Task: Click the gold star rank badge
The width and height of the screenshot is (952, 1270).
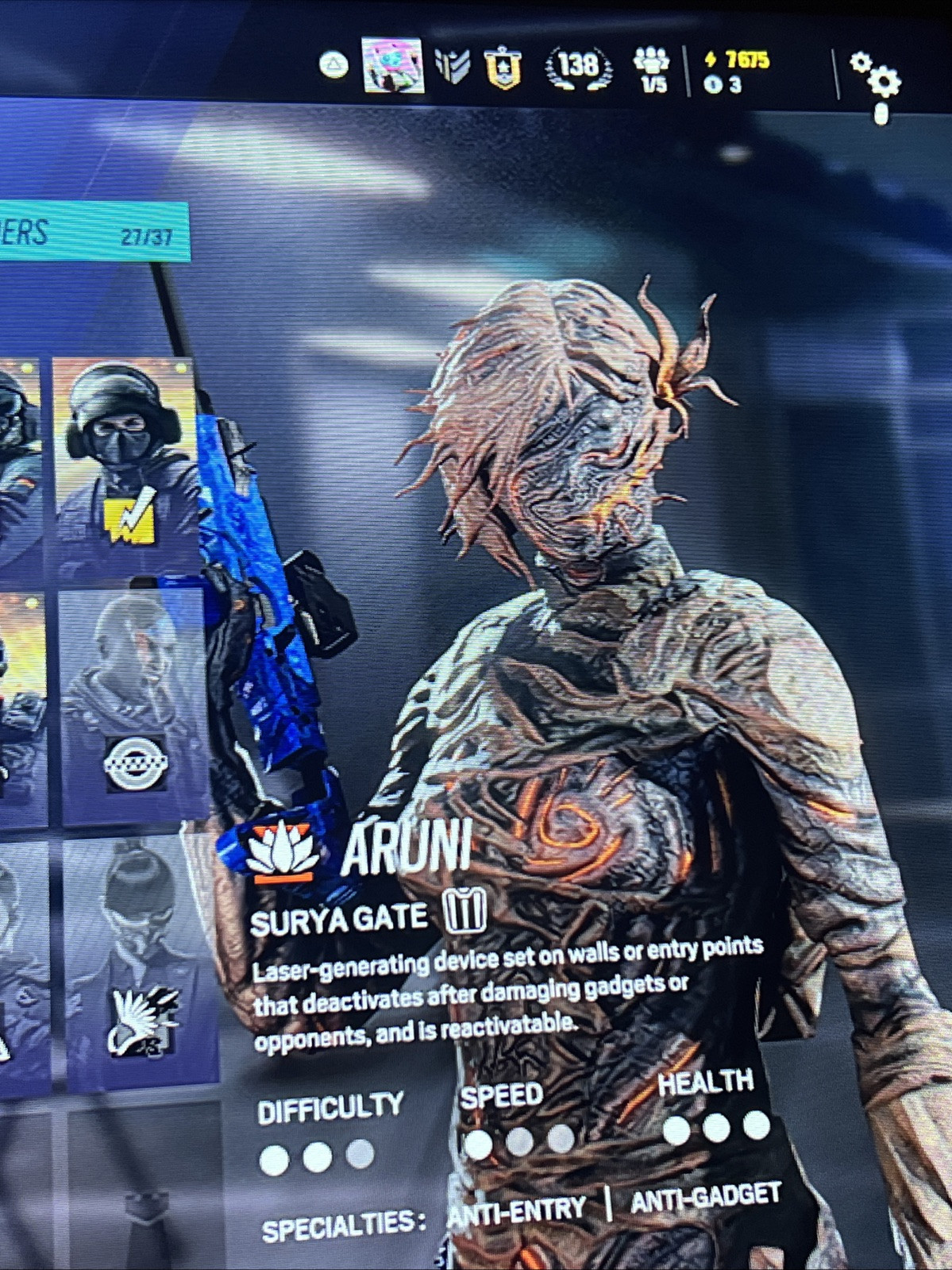Action: pos(503,68)
